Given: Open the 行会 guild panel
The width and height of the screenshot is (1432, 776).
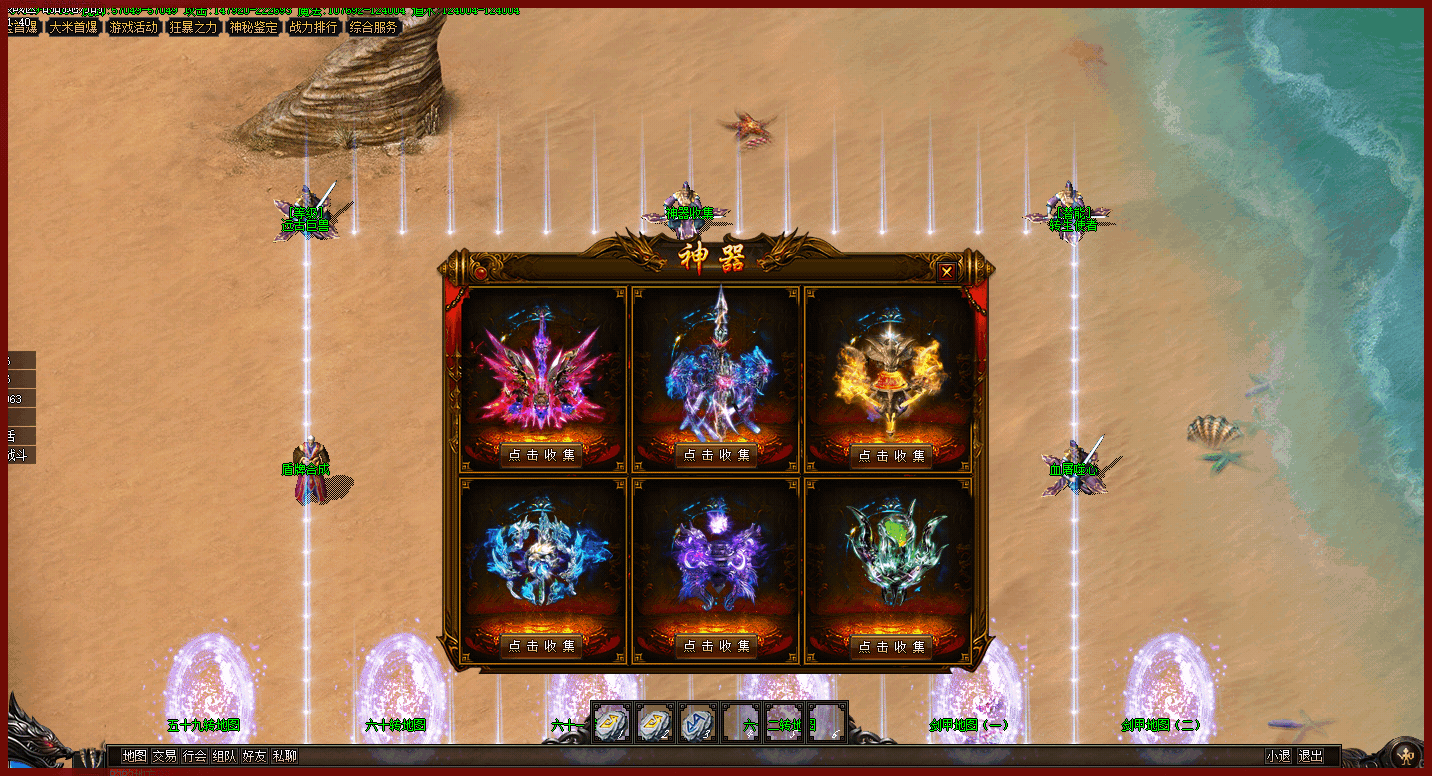Looking at the screenshot, I should (194, 756).
